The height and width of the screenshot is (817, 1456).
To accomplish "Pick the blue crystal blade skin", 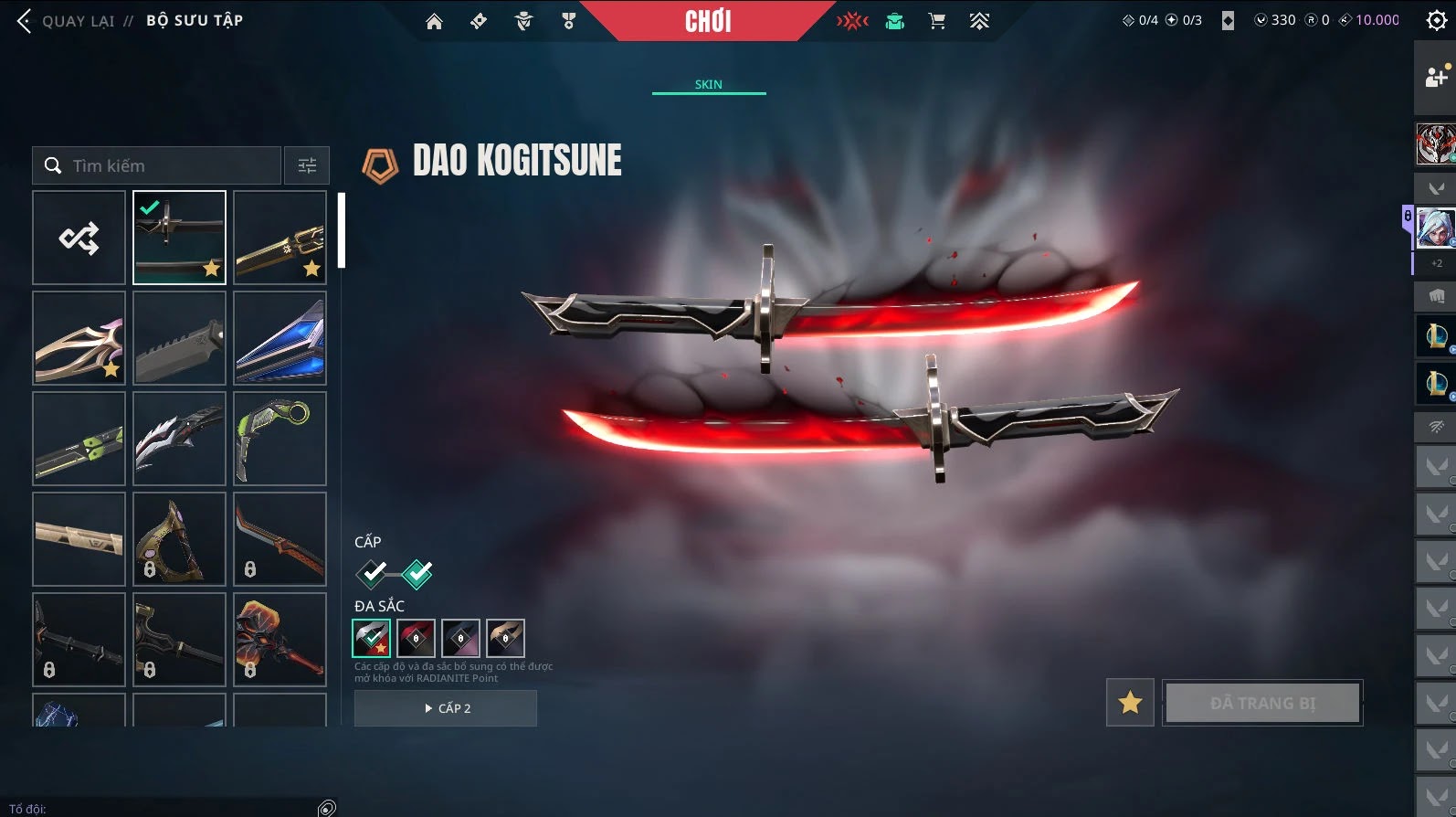I will point(280,338).
